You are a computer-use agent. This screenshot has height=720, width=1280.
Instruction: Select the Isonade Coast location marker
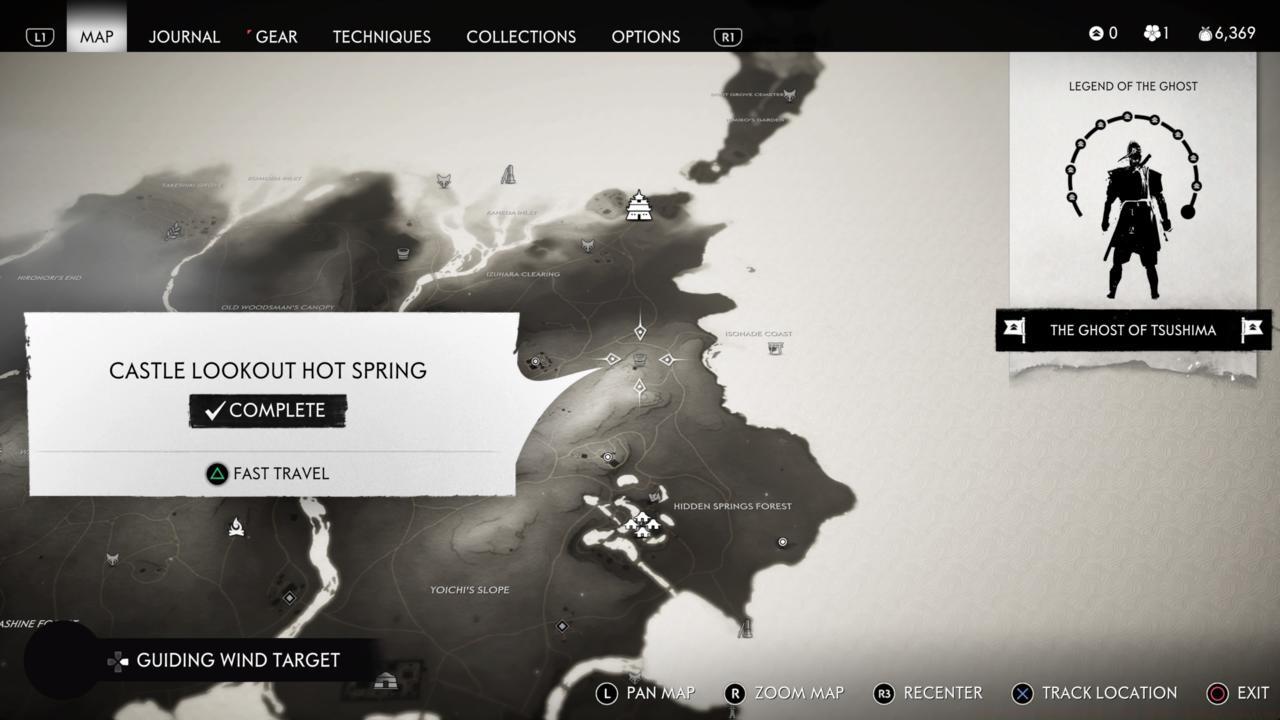(x=775, y=348)
